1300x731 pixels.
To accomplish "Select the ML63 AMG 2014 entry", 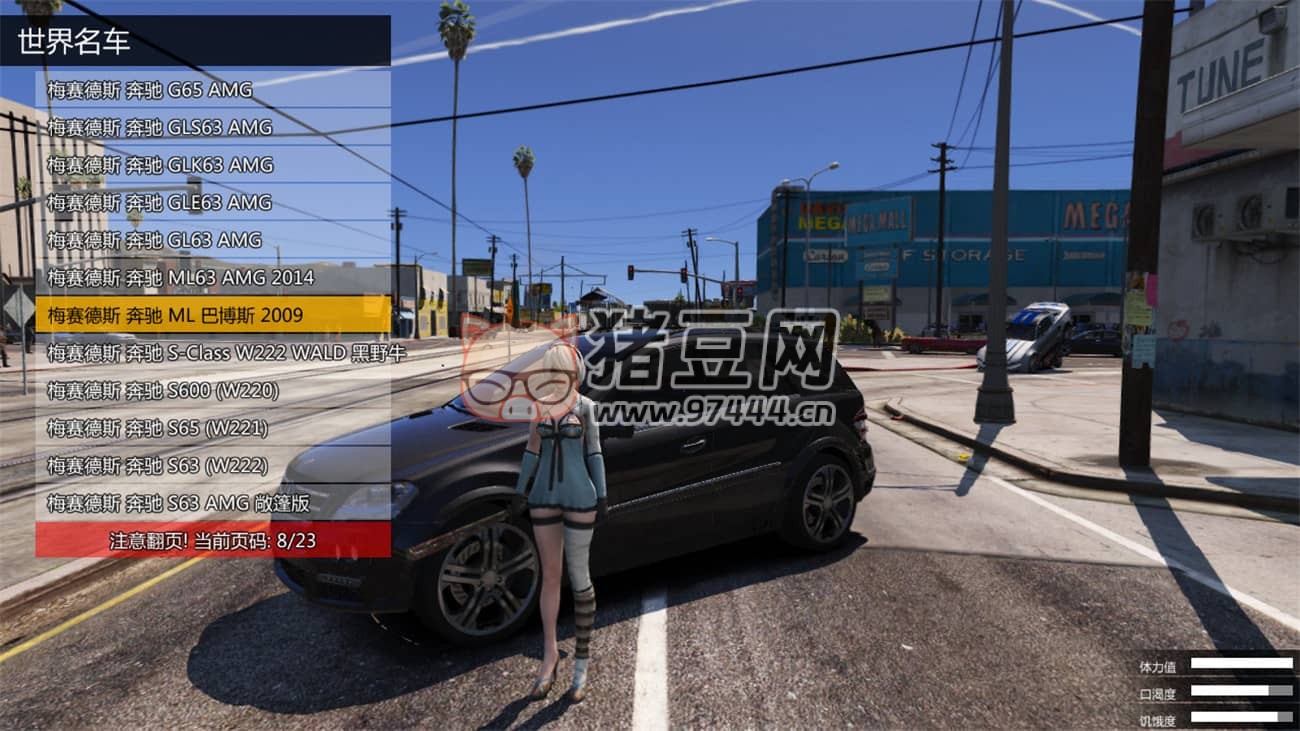I will [212, 277].
